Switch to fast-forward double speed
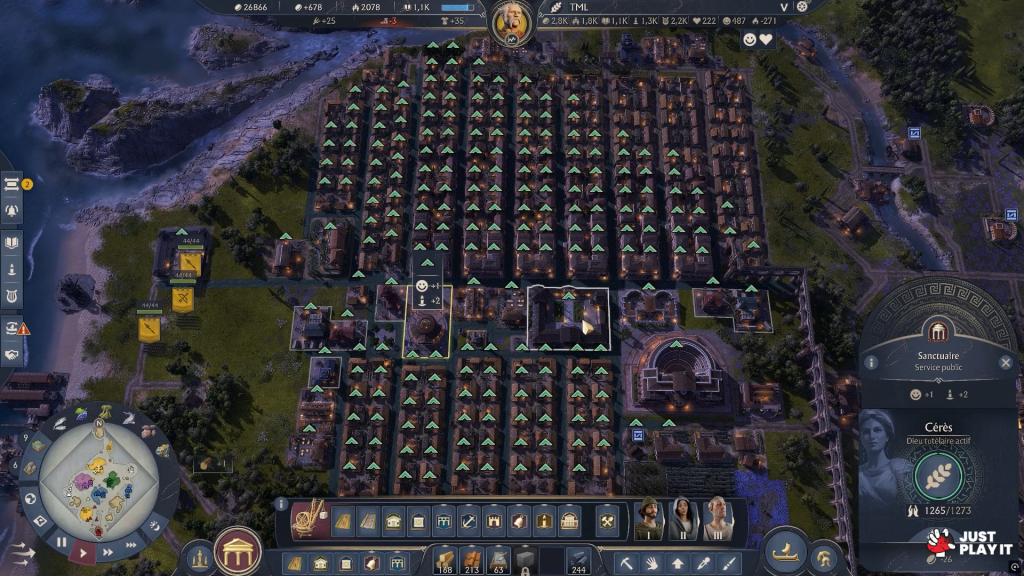 [x=107, y=545]
